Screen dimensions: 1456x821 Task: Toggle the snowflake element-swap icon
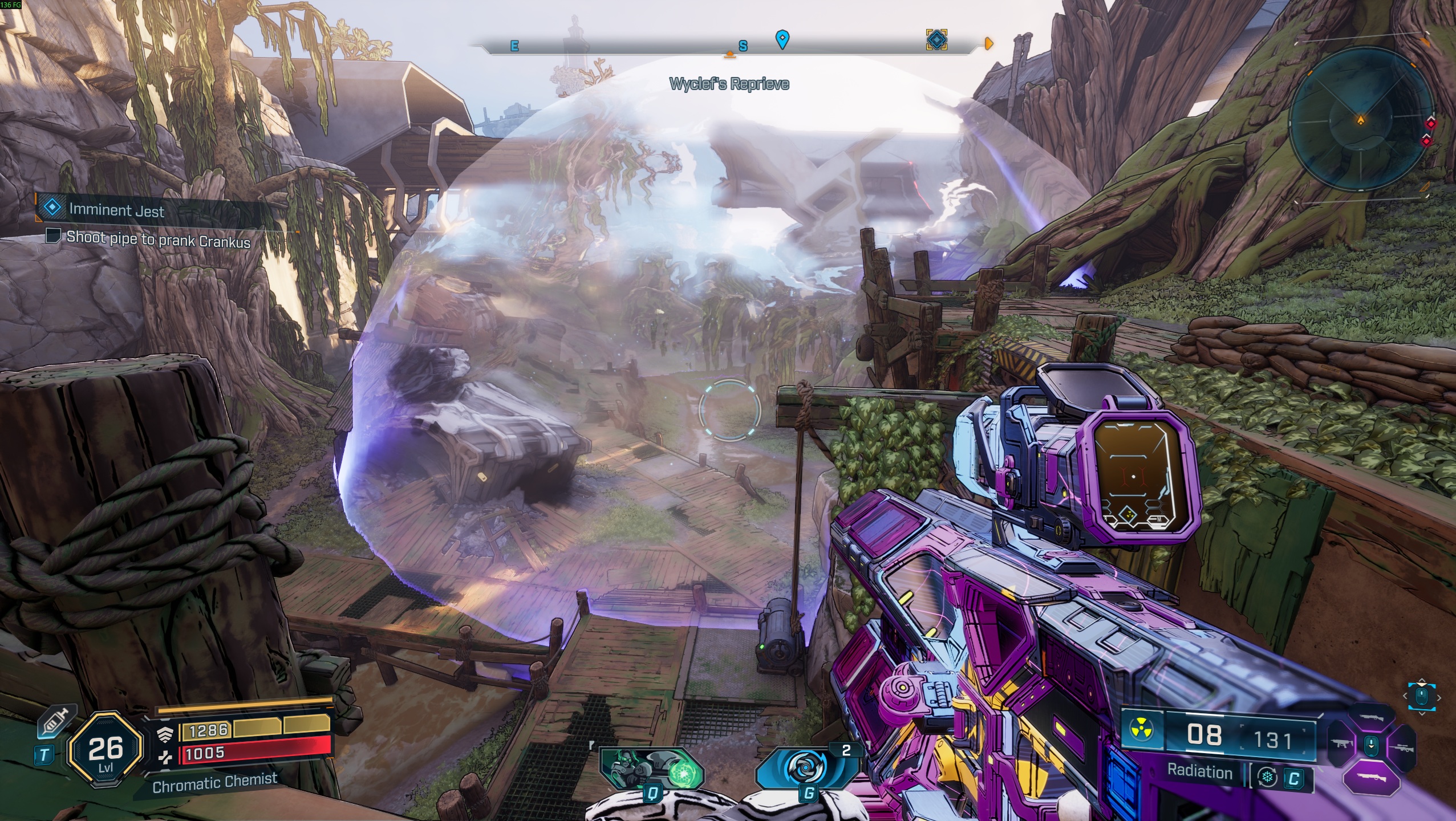pos(1267,778)
